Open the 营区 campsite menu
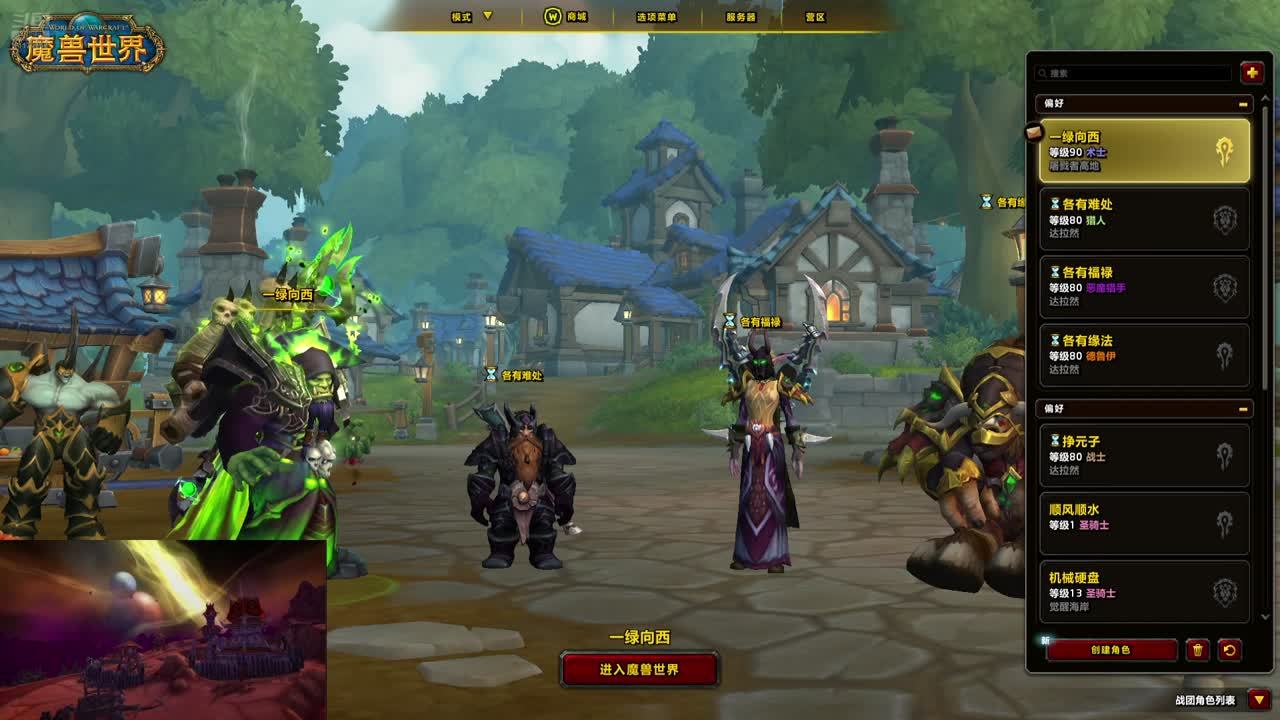 tap(815, 16)
